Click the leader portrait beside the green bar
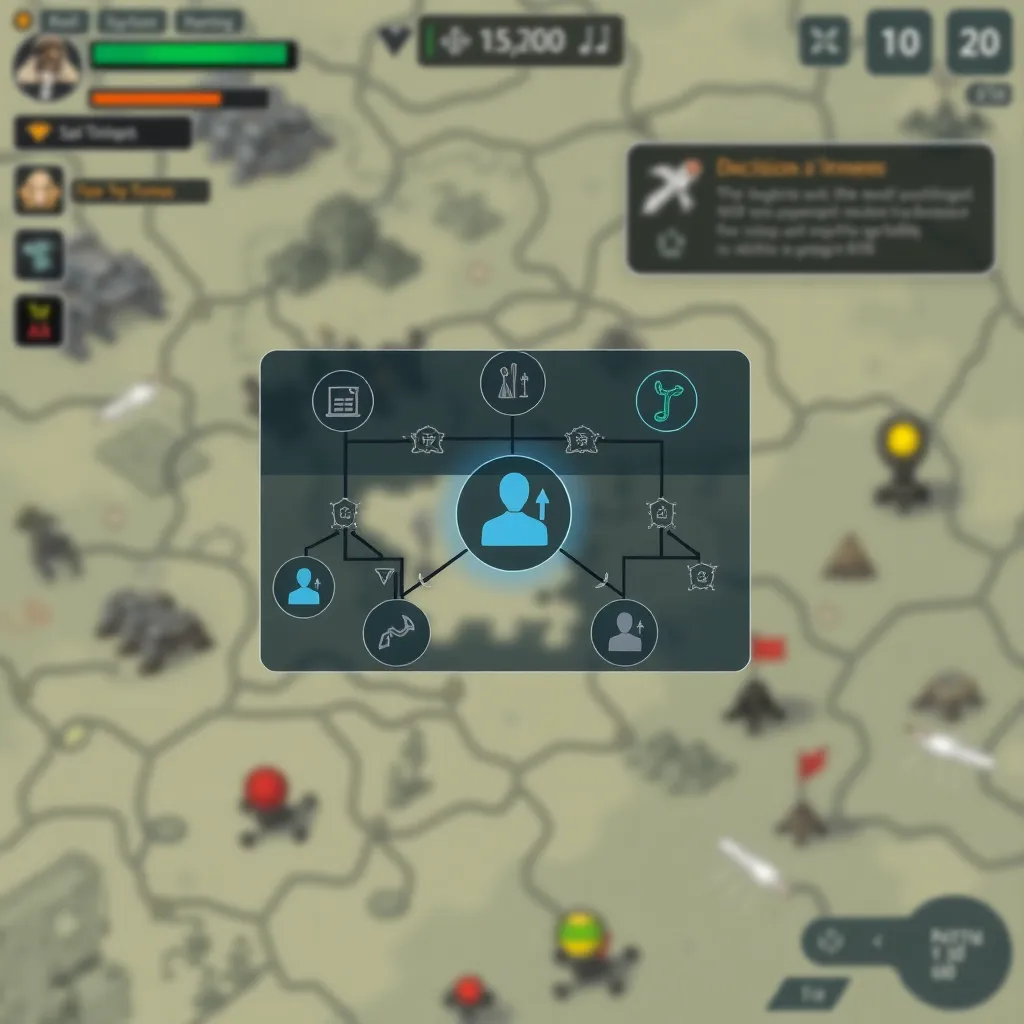Image resolution: width=1024 pixels, height=1024 pixels. [x=46, y=68]
